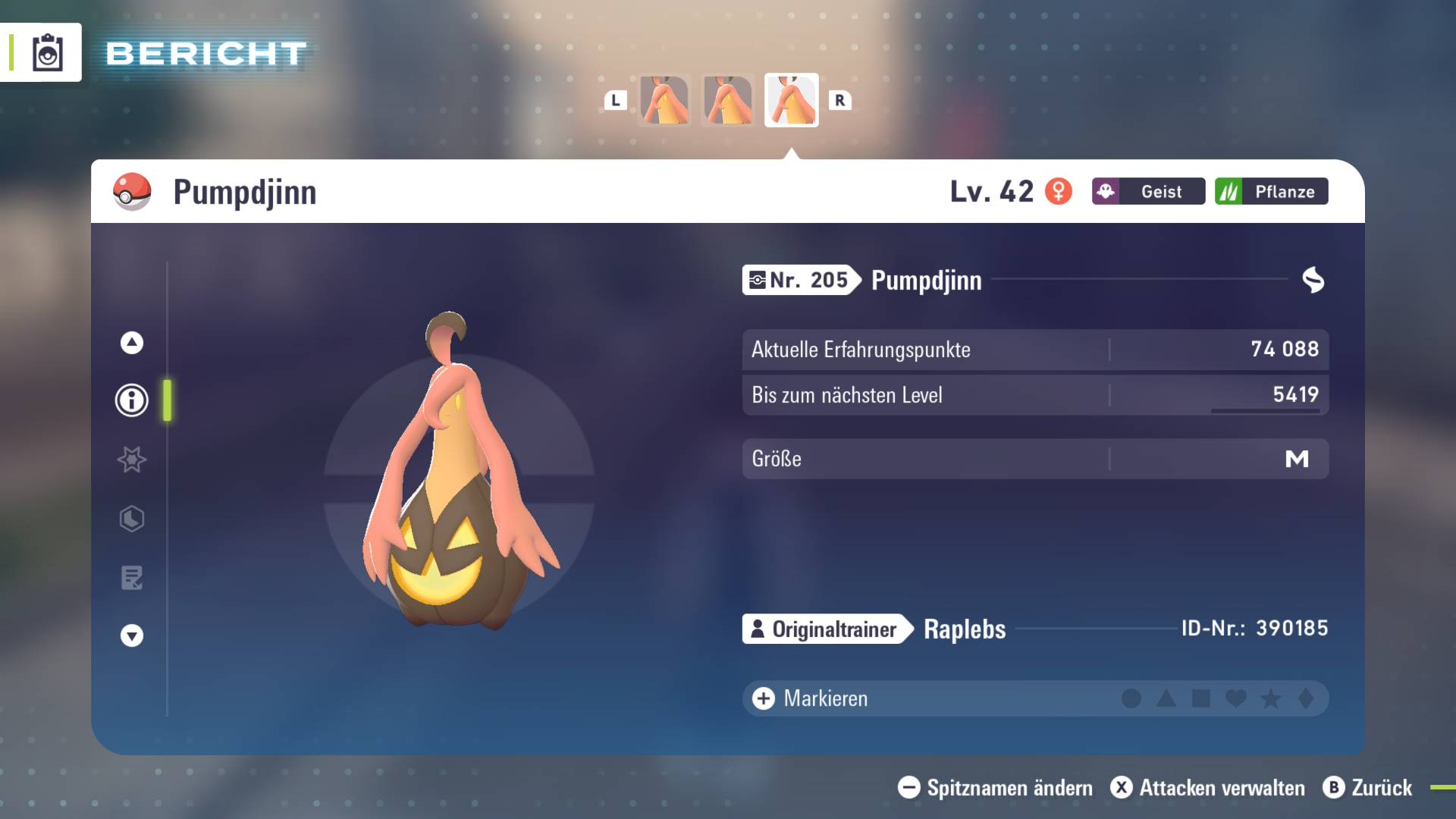Viewport: 1456px width, 819px height.
Task: Toggle the square marking symbol
Action: coord(1201,698)
